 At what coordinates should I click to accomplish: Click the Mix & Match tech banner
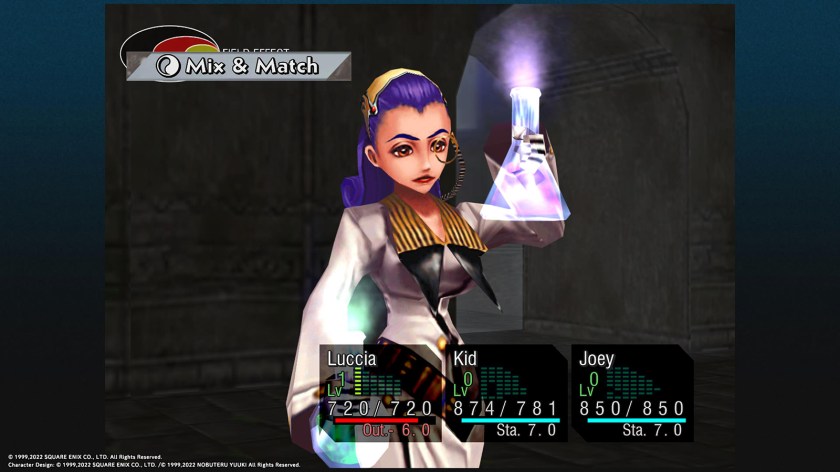(x=238, y=67)
